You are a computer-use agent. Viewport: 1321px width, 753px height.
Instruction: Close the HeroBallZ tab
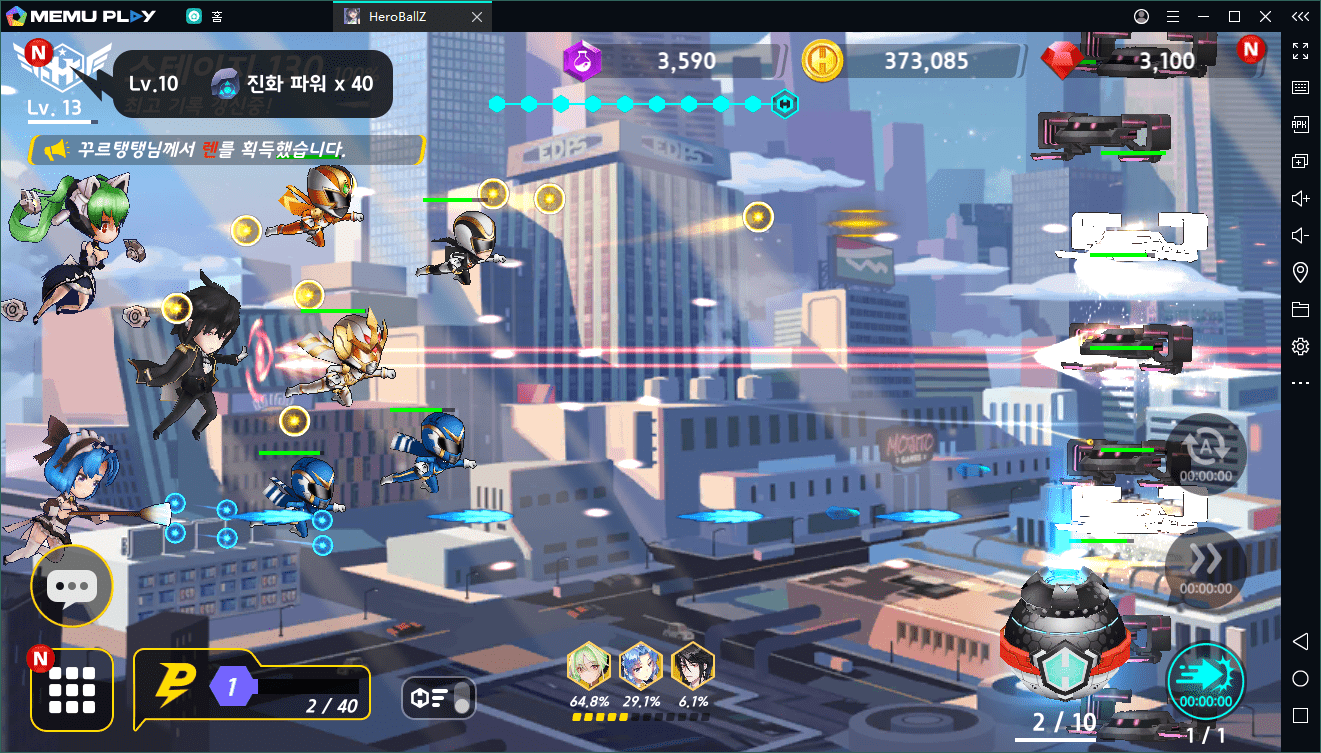tap(477, 17)
